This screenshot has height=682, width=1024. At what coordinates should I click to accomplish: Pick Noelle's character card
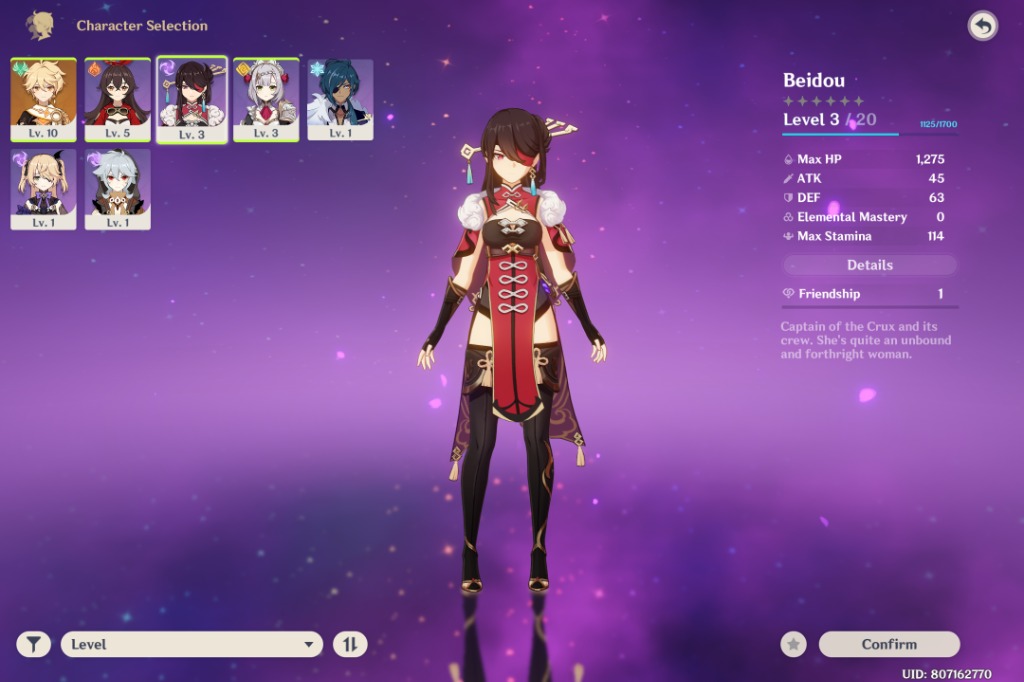(x=266, y=98)
